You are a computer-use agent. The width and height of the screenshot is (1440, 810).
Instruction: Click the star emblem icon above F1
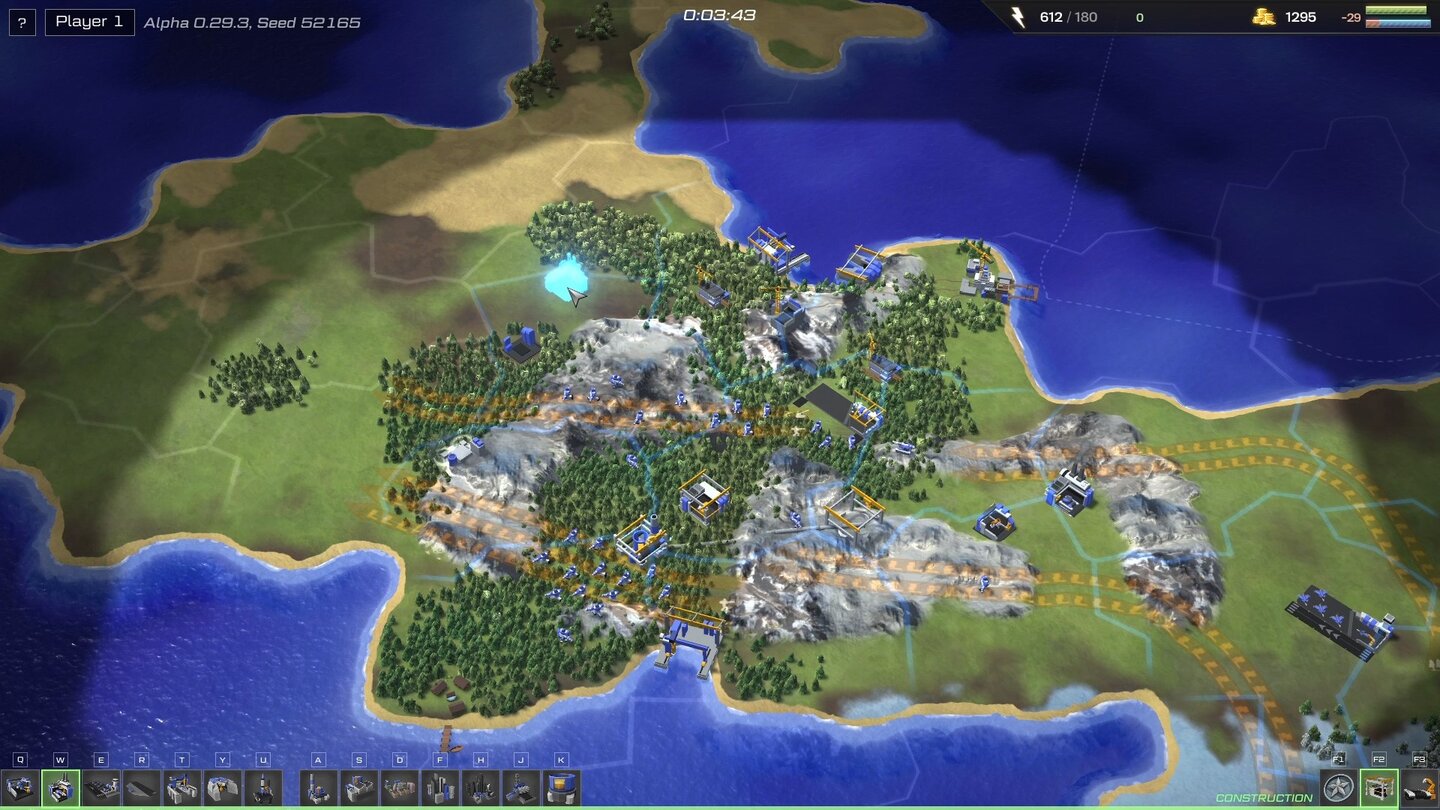pos(1339,788)
